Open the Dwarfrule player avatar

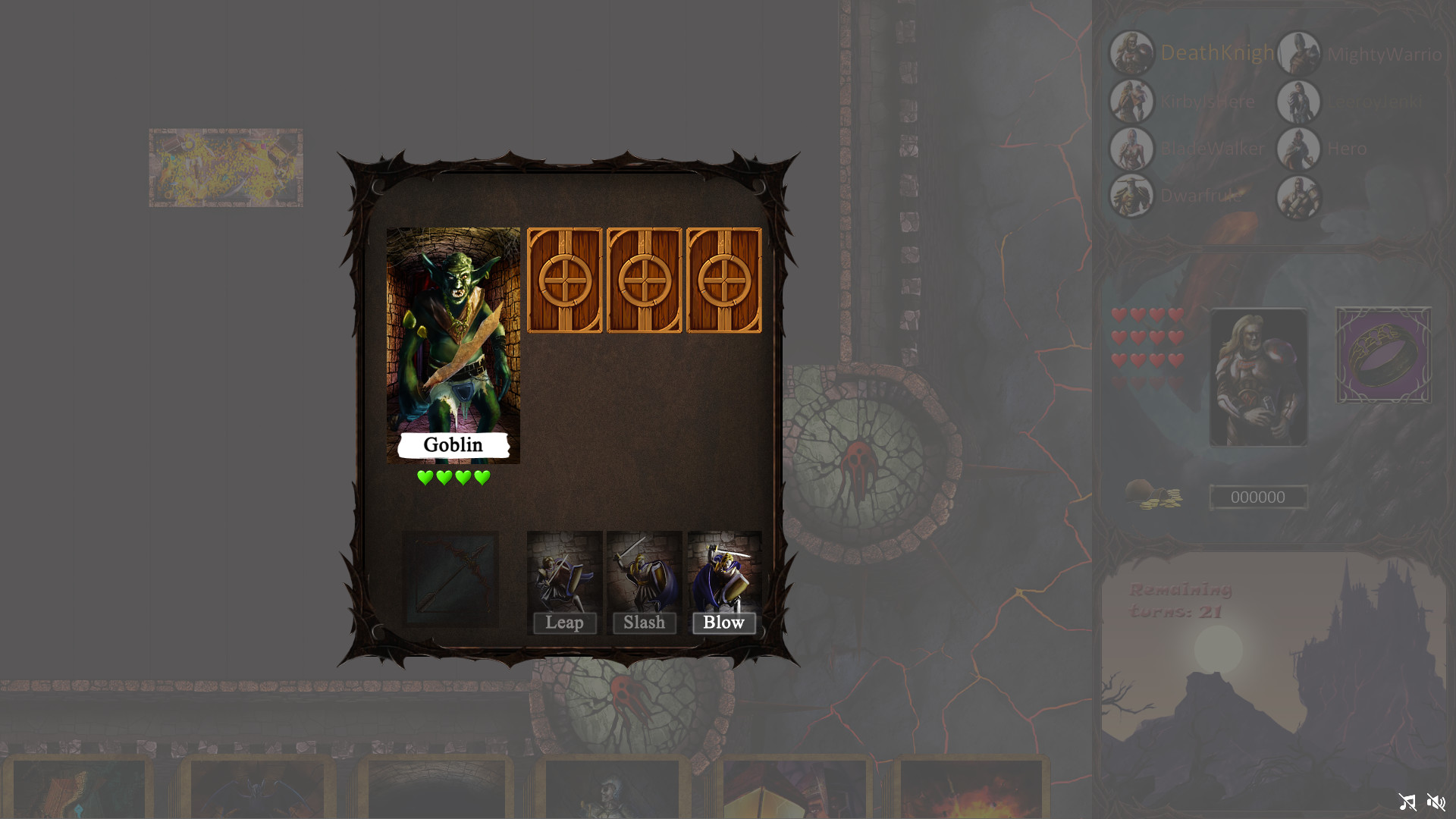click(1131, 196)
